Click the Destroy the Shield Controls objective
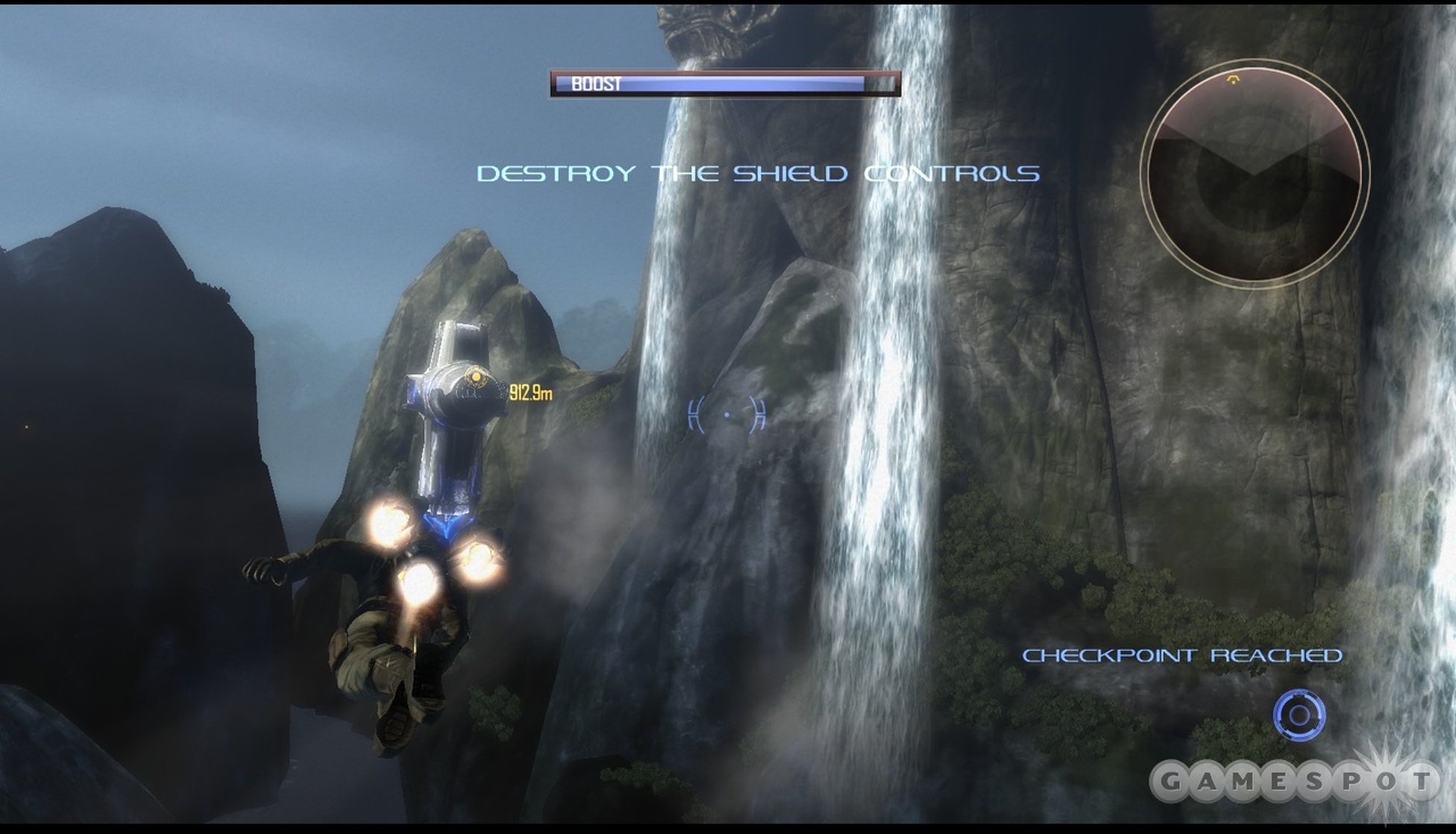Viewport: 1456px width, 834px height. click(758, 174)
